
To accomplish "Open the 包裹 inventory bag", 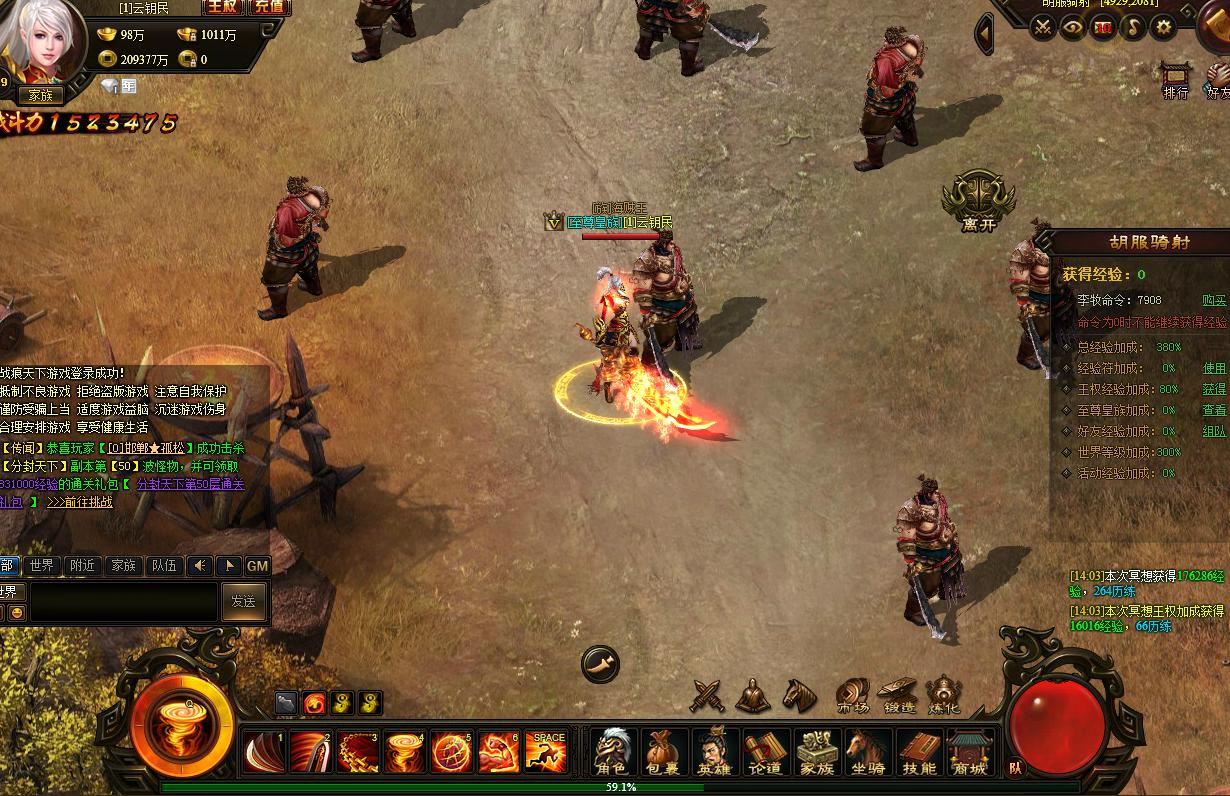I will pyautogui.click(x=663, y=752).
